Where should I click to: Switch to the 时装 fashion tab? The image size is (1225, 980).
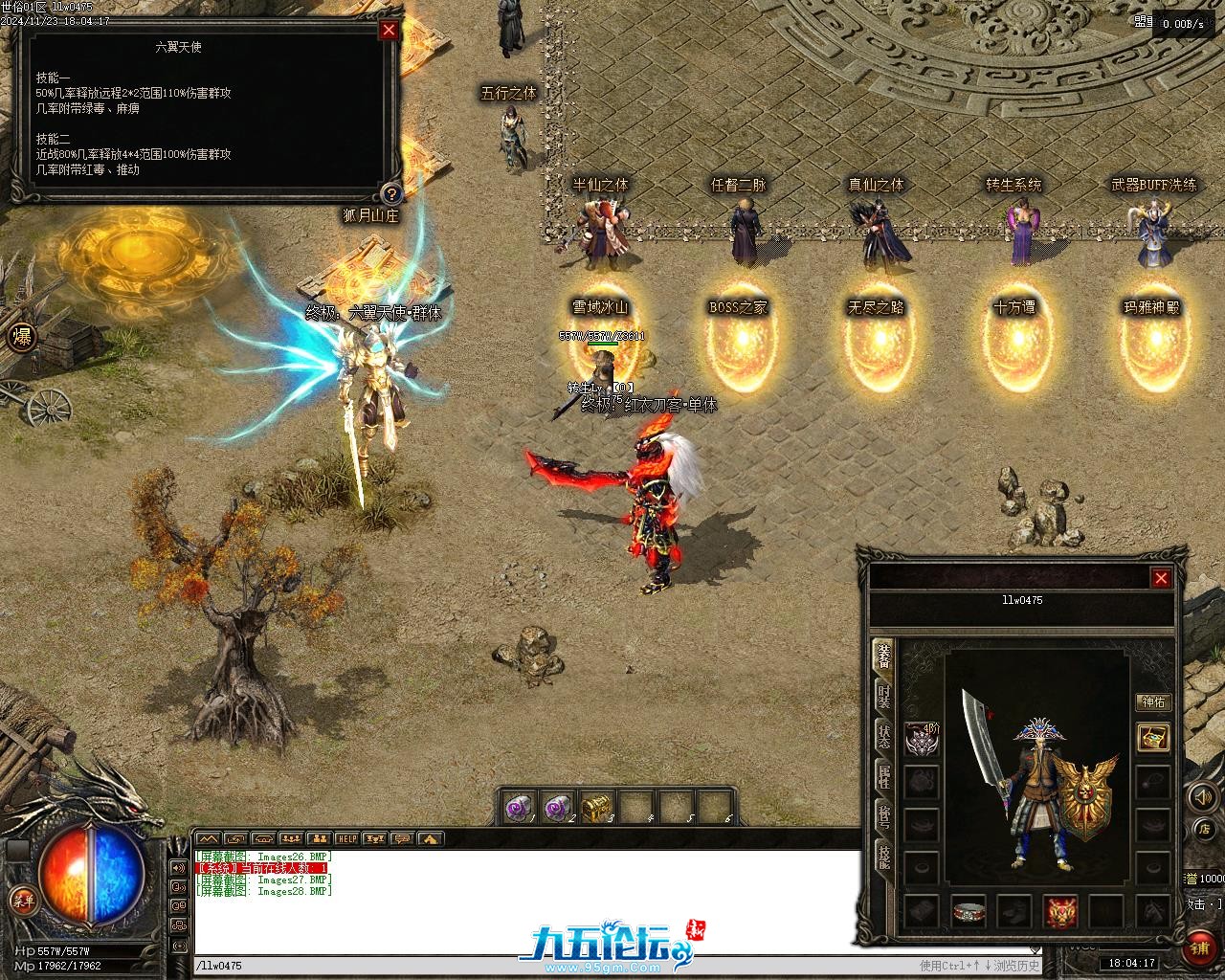coord(884,696)
